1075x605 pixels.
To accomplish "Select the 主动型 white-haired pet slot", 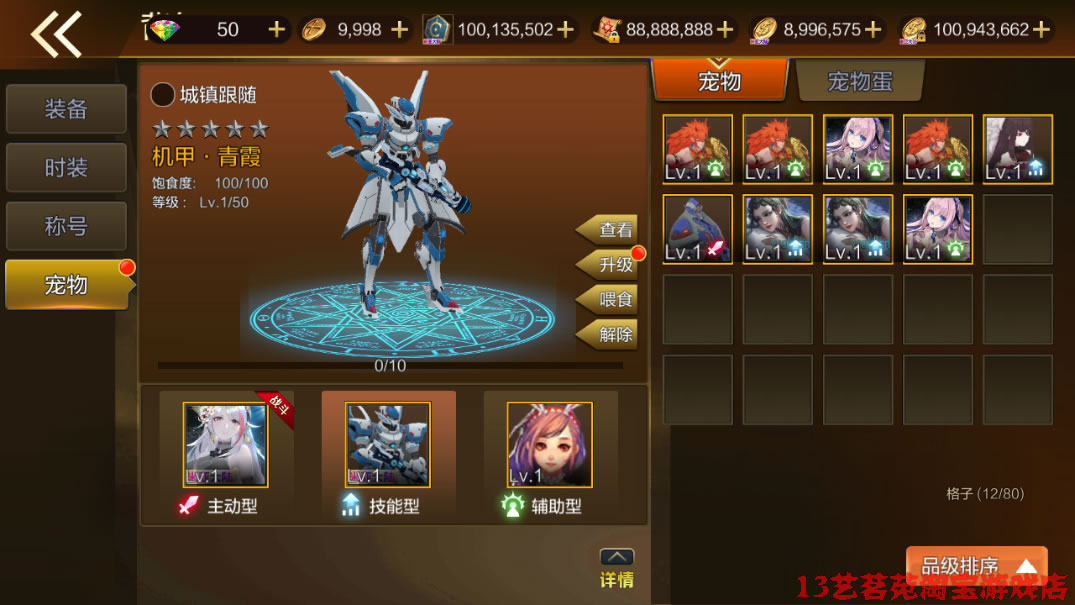I will click(x=226, y=445).
